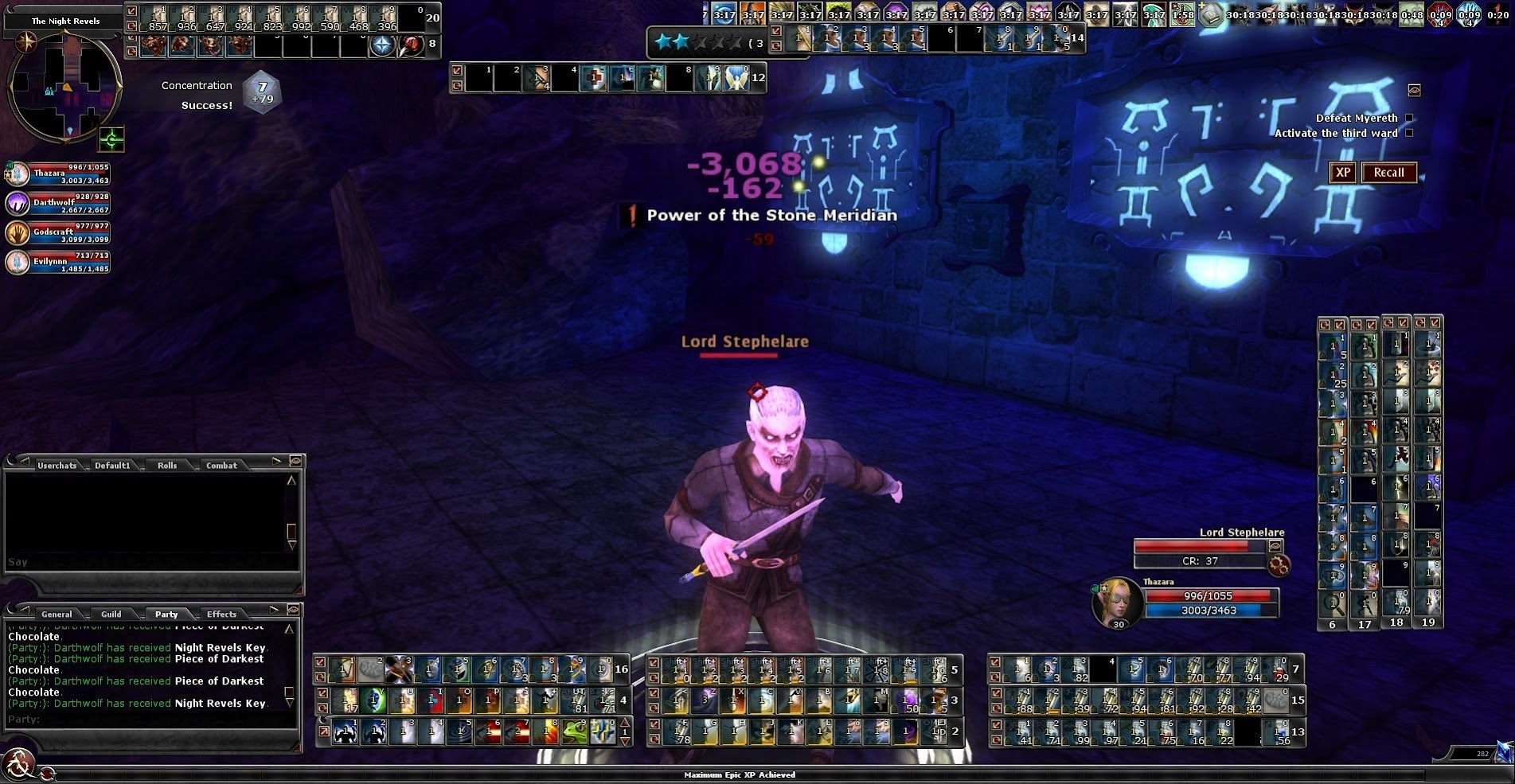Click the gear icon by Lord Stephelare's target bar
Screen dimensions: 1515x784
[1279, 565]
